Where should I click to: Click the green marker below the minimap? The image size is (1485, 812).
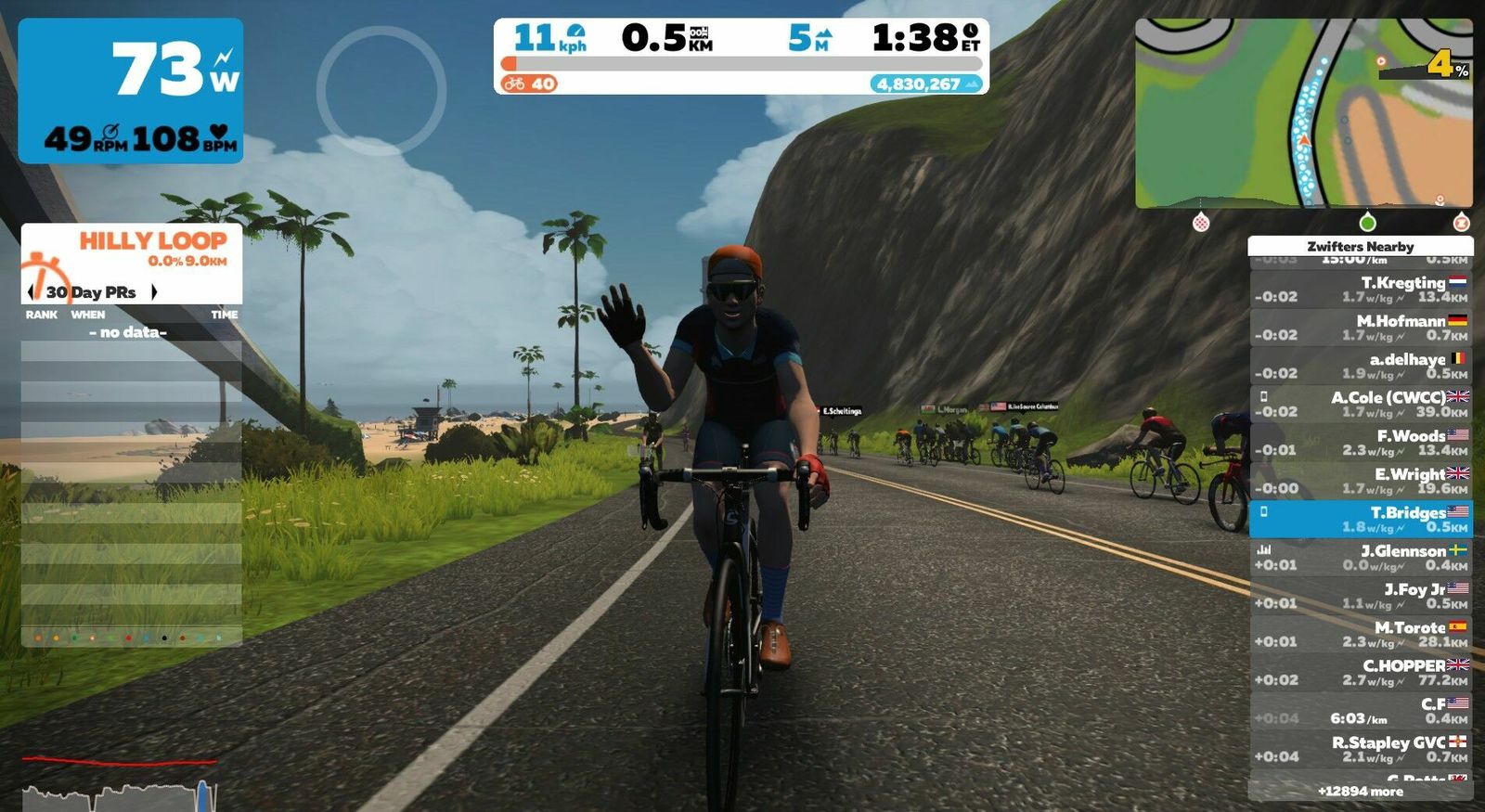(x=1367, y=223)
